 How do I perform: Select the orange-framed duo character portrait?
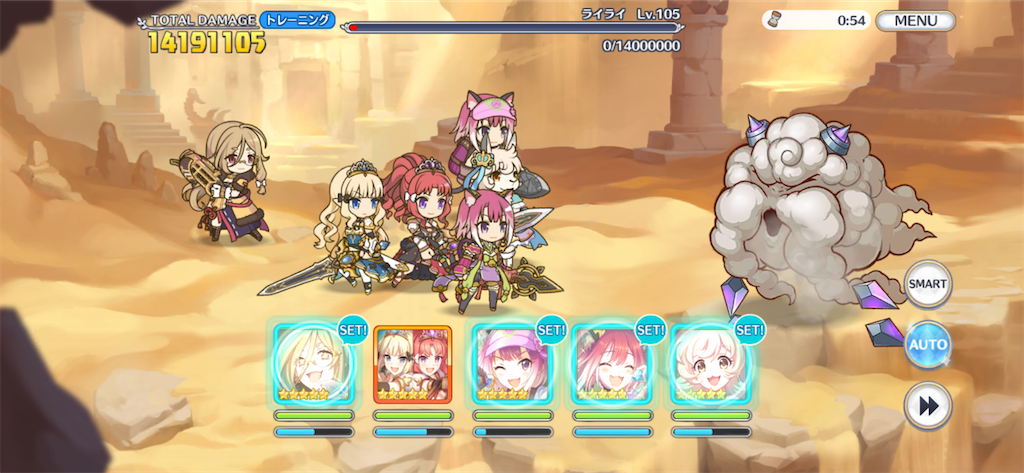412,364
